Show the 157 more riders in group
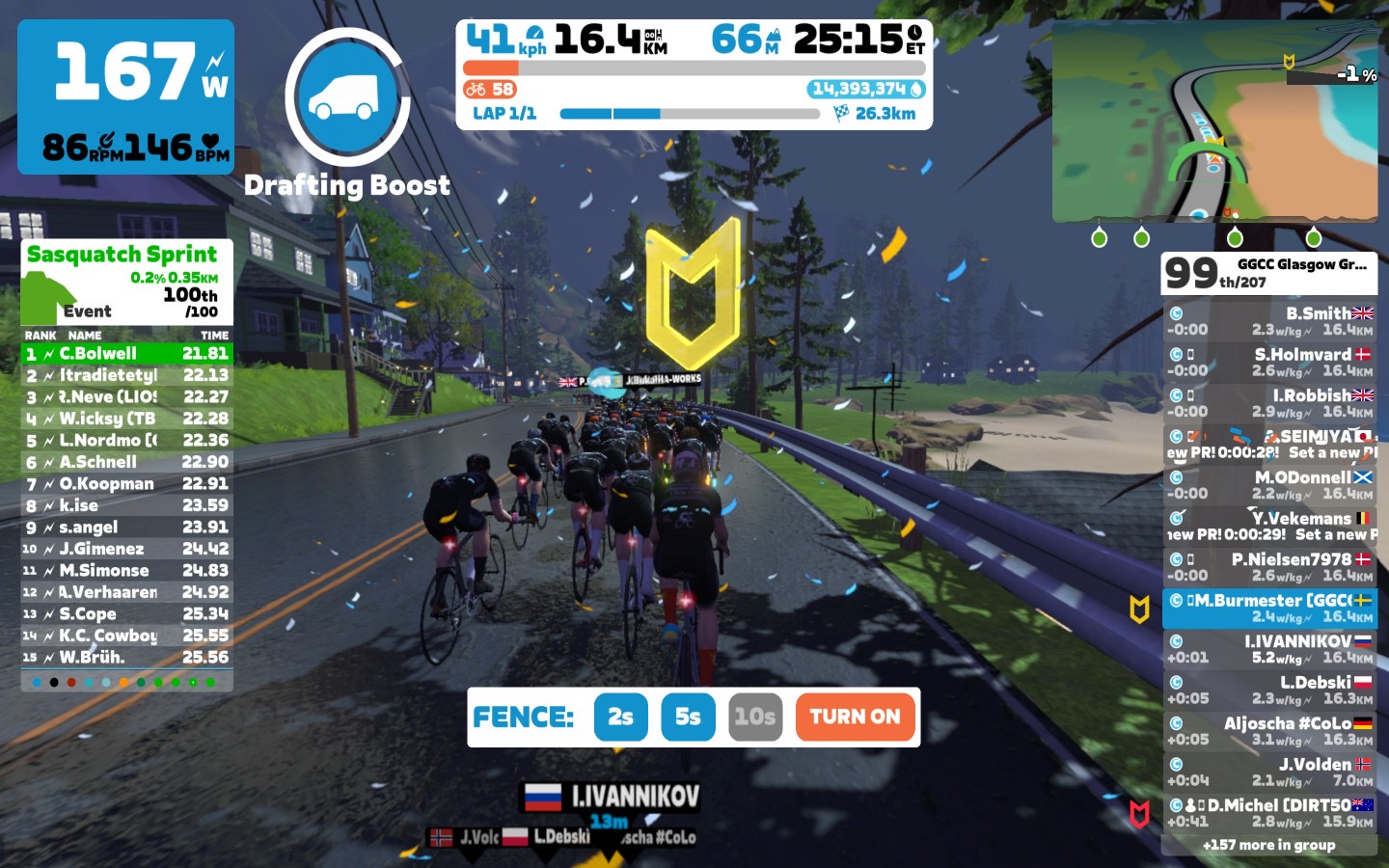 pos(1269,845)
